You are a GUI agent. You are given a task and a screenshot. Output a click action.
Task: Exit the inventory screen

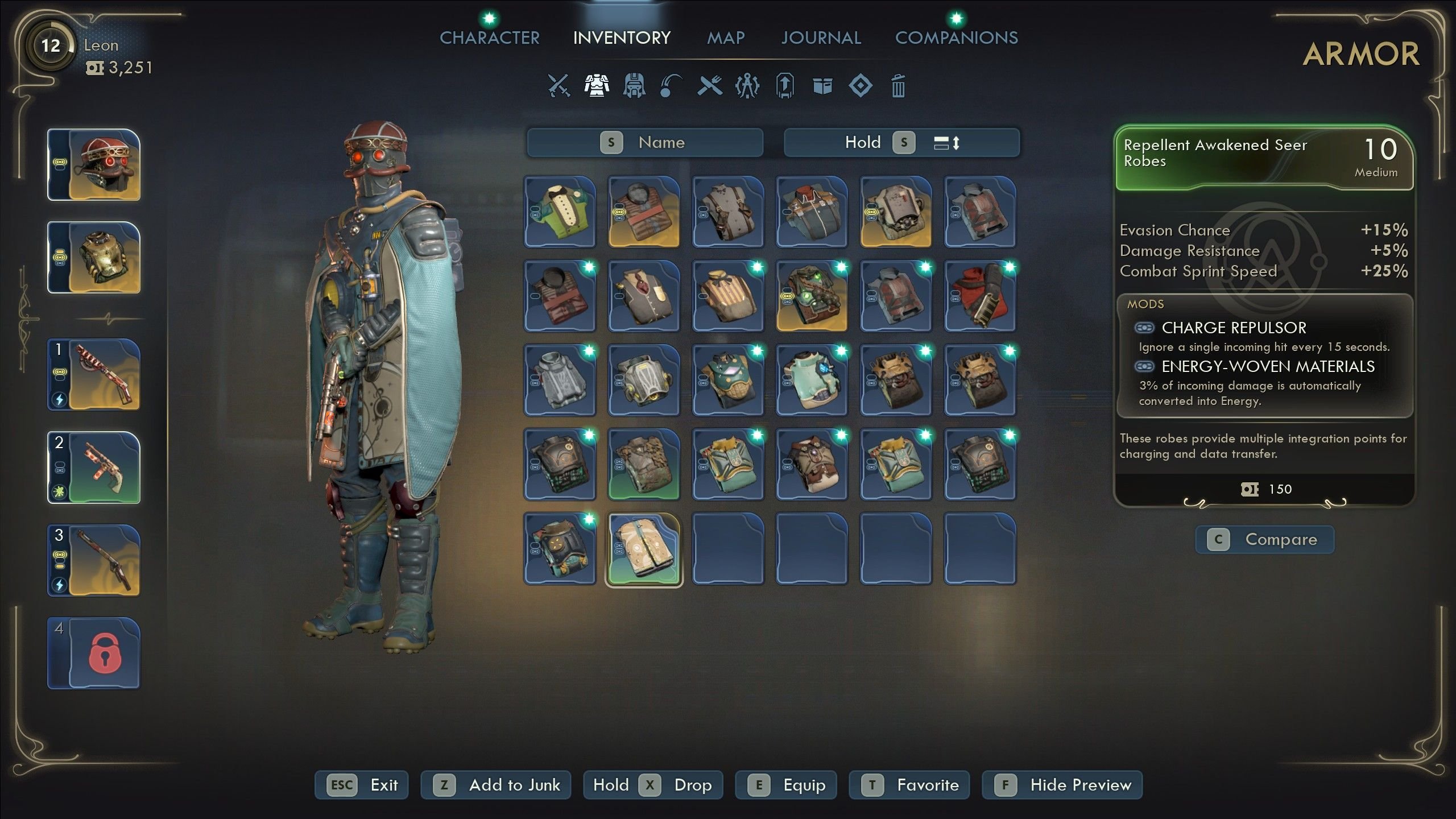[x=362, y=785]
